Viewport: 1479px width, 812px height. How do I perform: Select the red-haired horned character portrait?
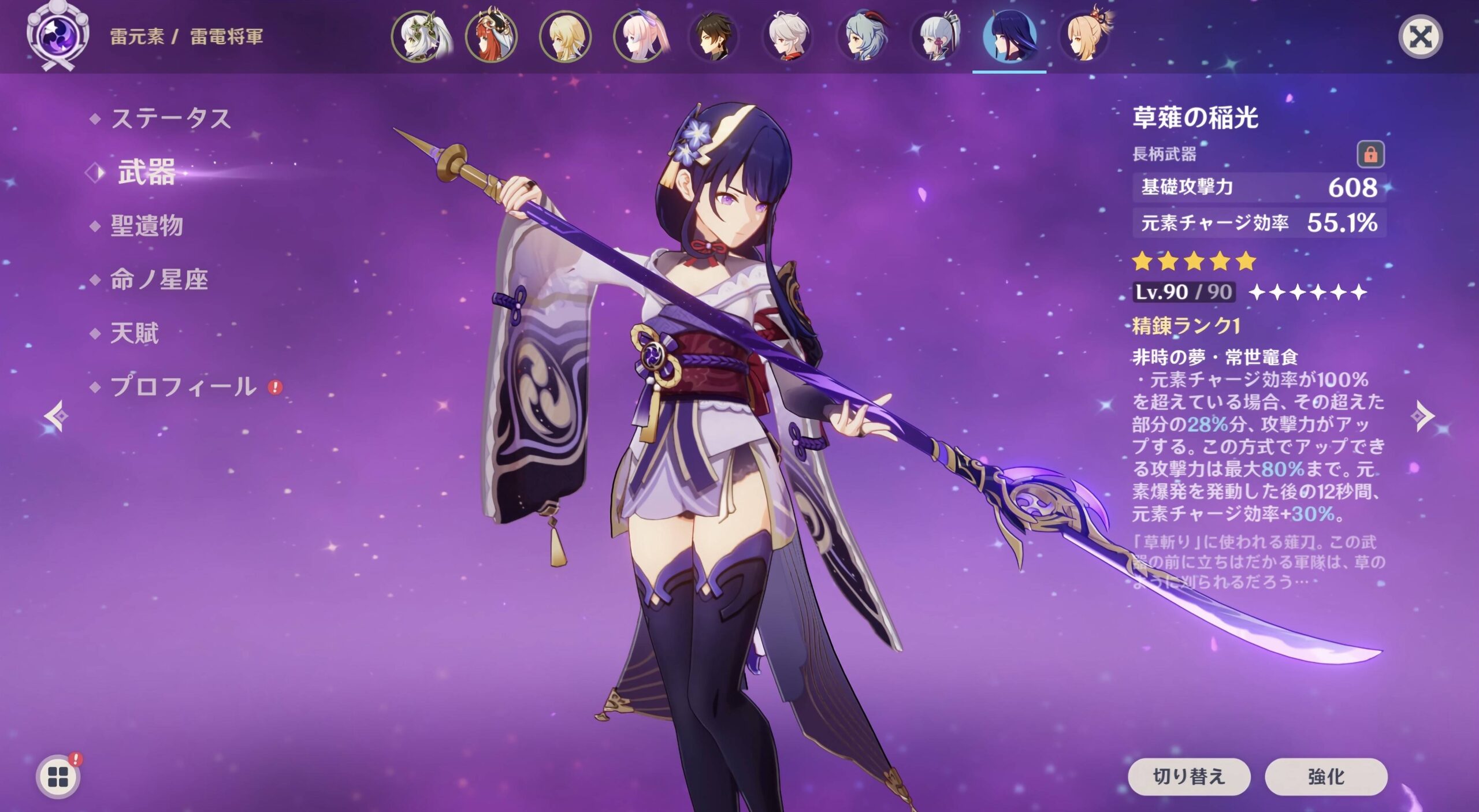(492, 36)
